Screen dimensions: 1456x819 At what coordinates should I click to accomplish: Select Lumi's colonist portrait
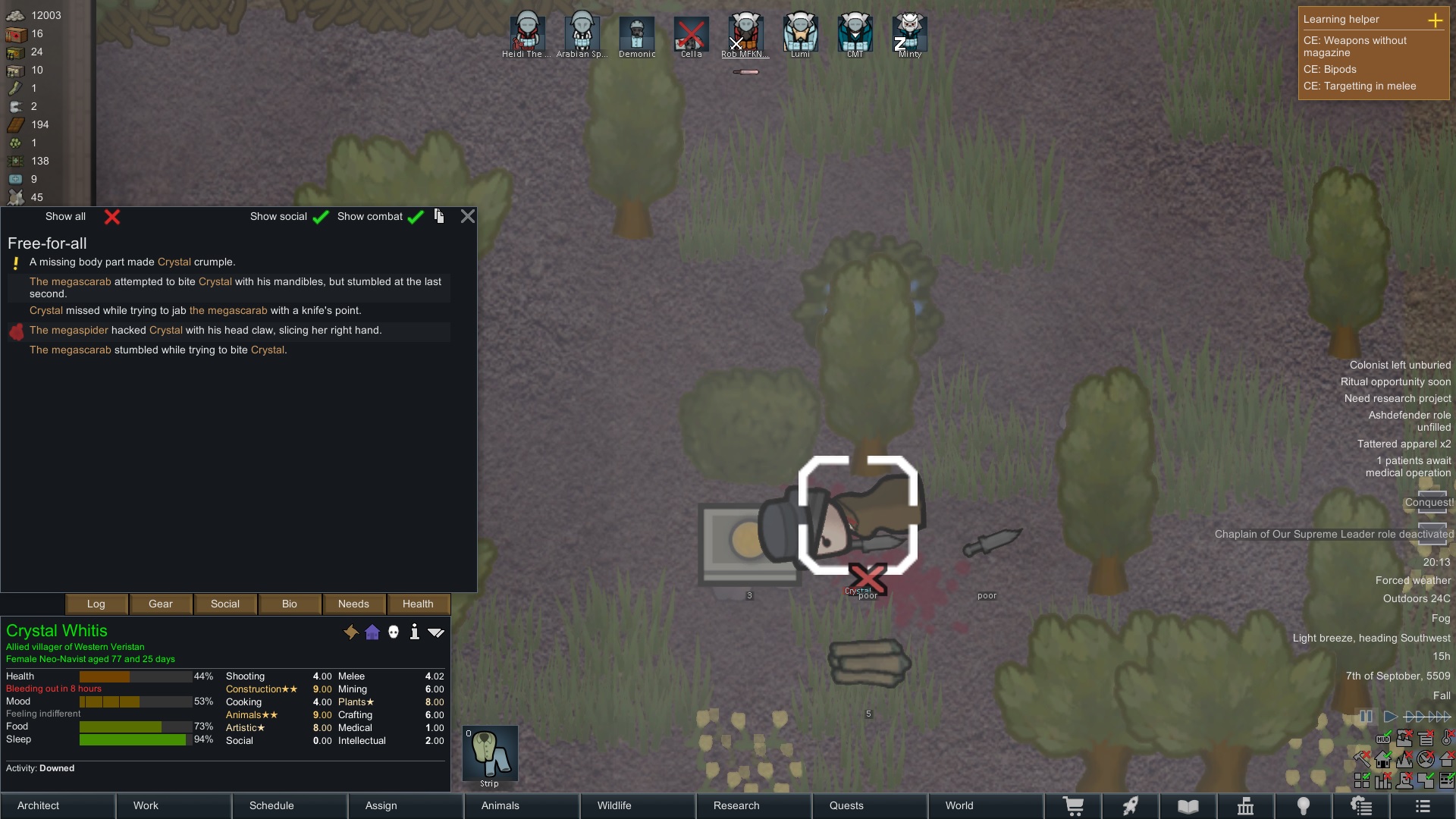(x=800, y=32)
